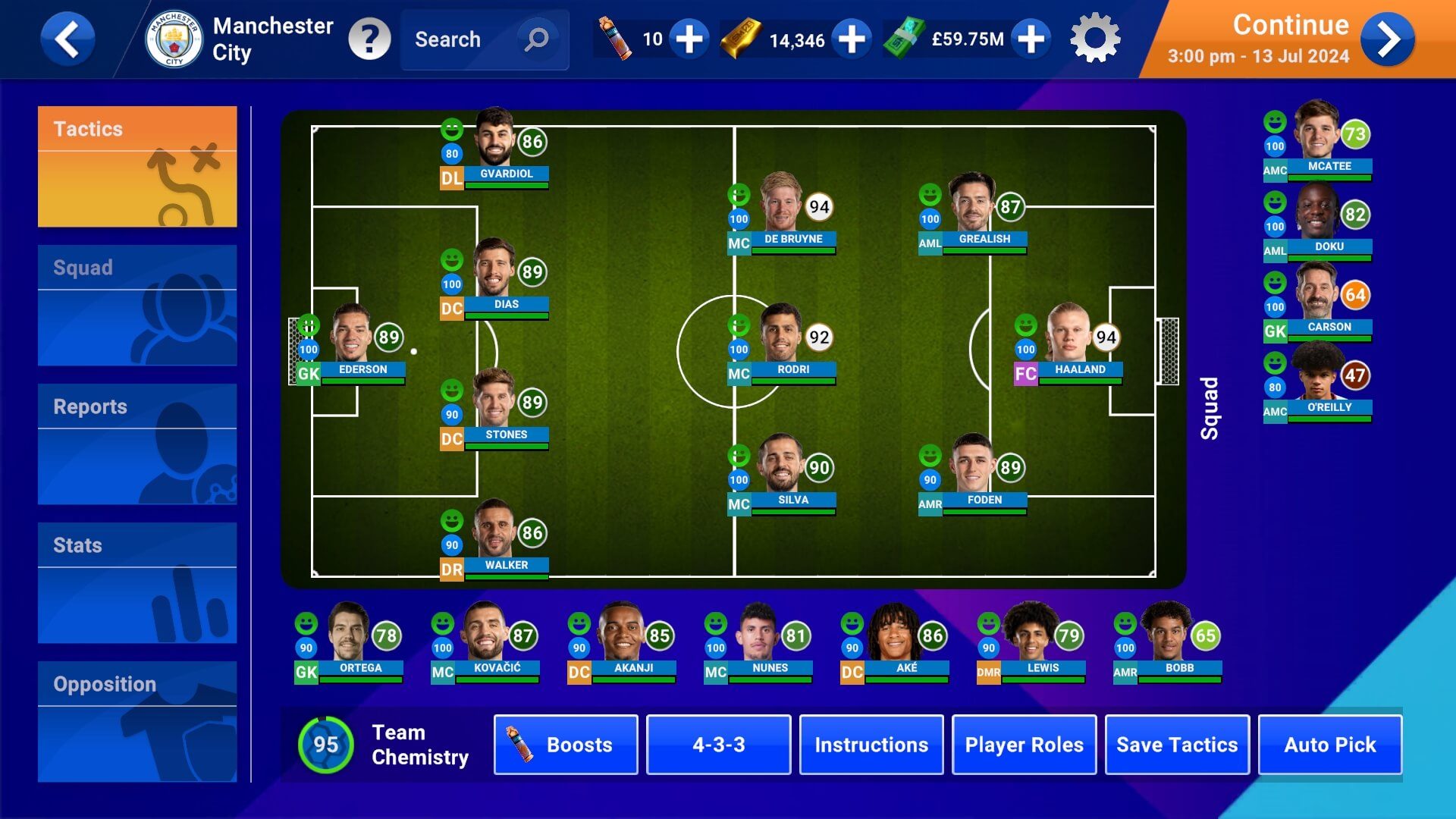Viewport: 1456px width, 819px height.
Task: Change the 4-3-3 formation
Action: 718,745
